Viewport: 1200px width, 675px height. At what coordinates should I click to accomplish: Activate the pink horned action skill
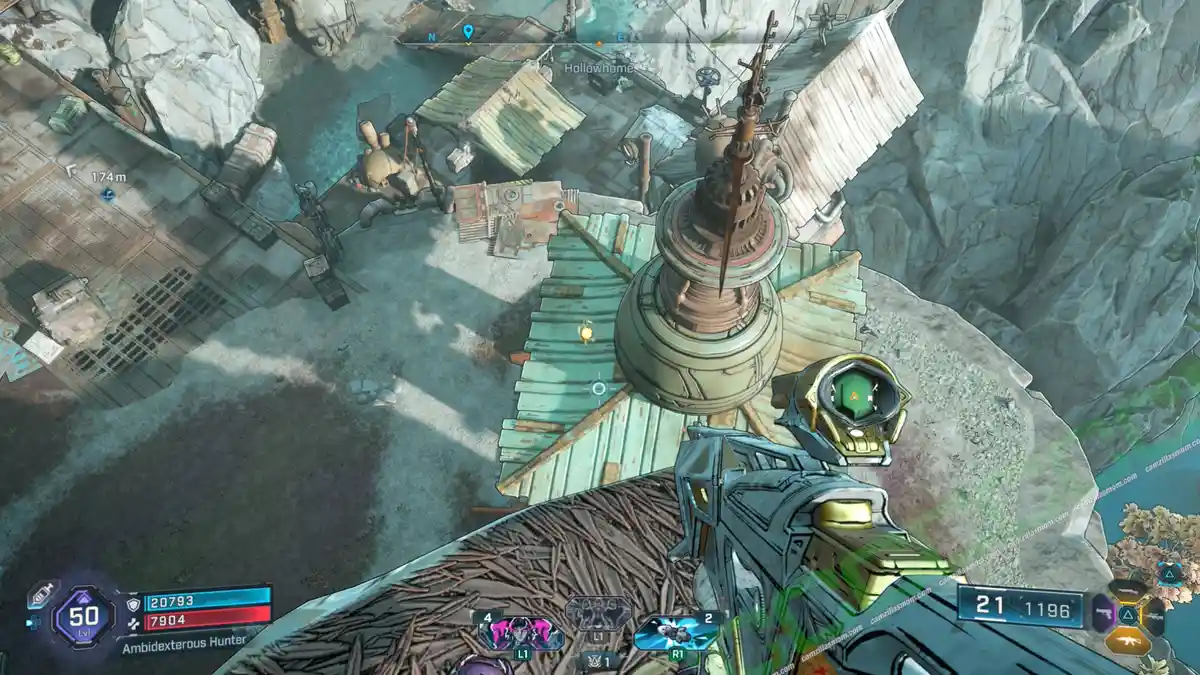522,632
